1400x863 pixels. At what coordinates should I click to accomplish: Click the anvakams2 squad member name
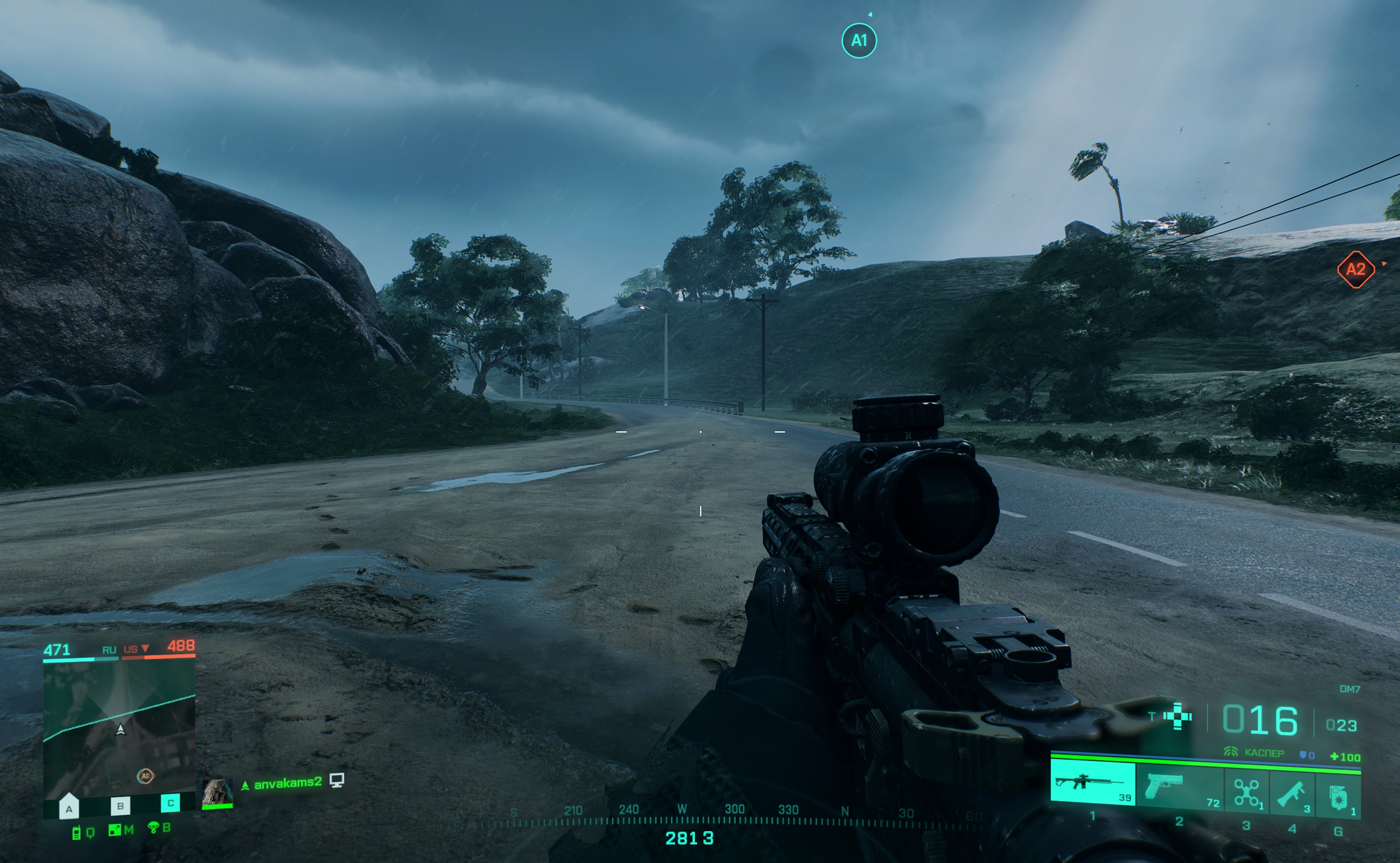tap(287, 784)
